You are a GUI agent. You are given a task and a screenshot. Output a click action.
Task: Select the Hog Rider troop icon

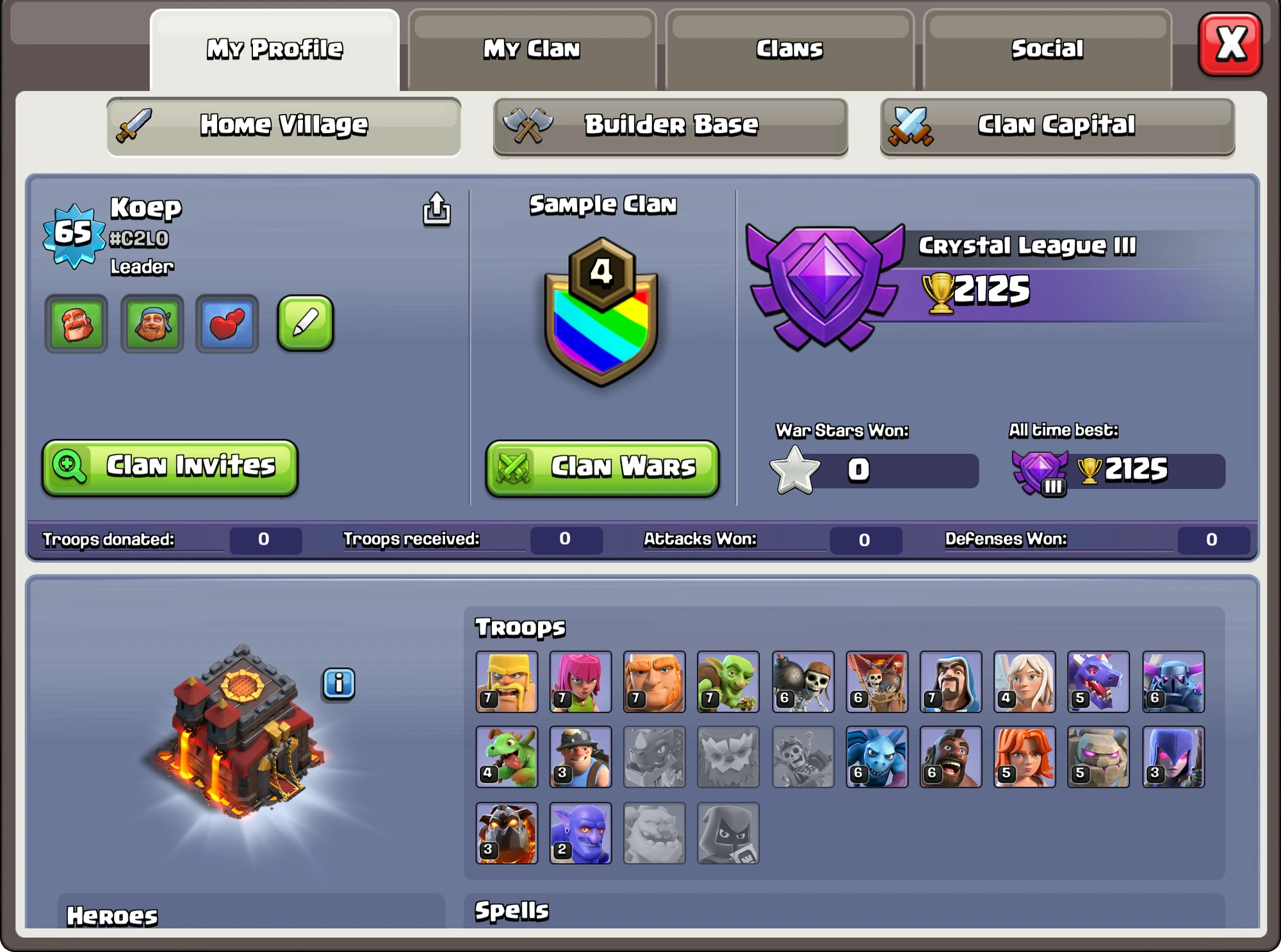click(x=951, y=757)
